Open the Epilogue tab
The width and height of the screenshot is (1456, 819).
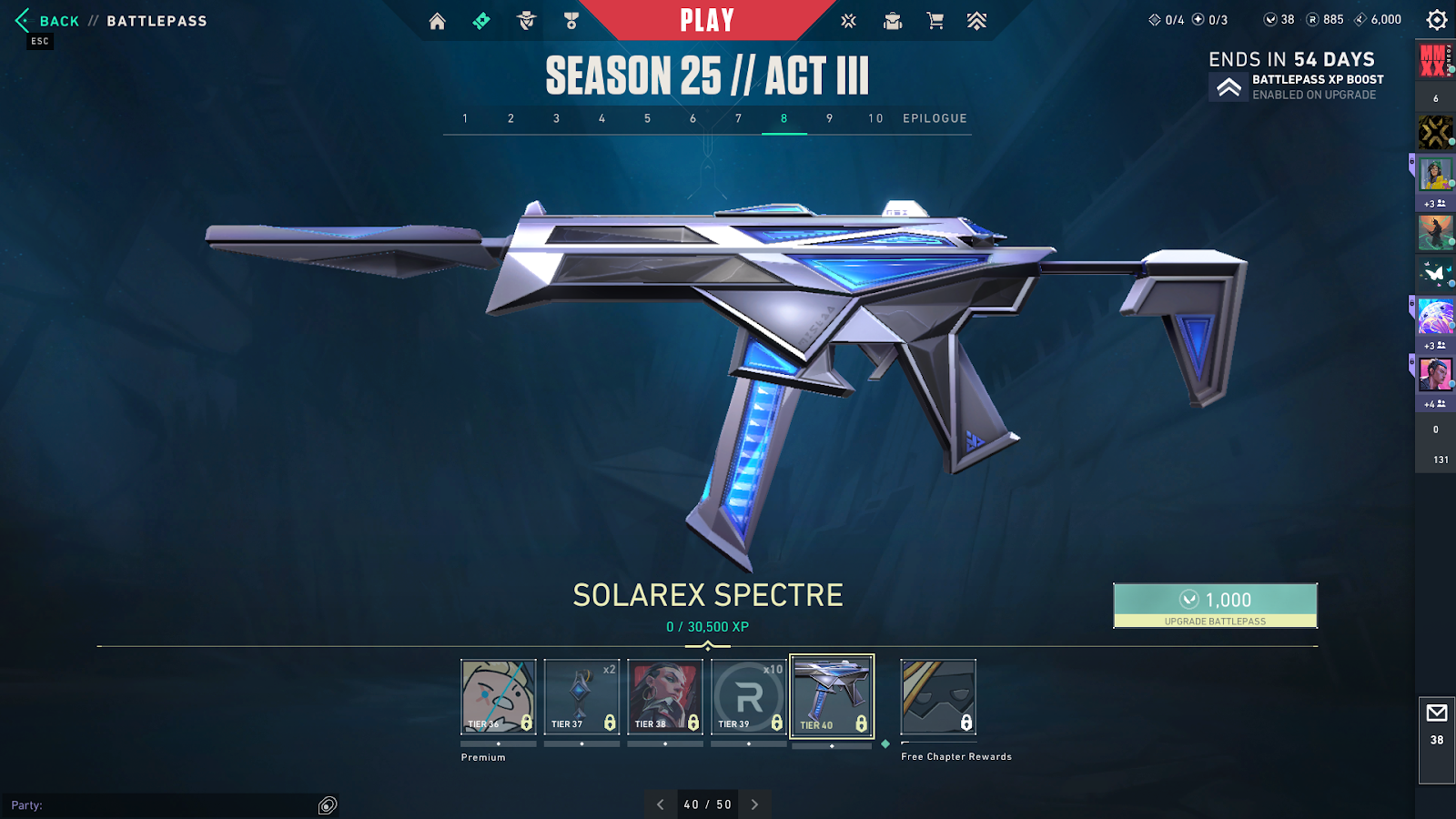[935, 118]
